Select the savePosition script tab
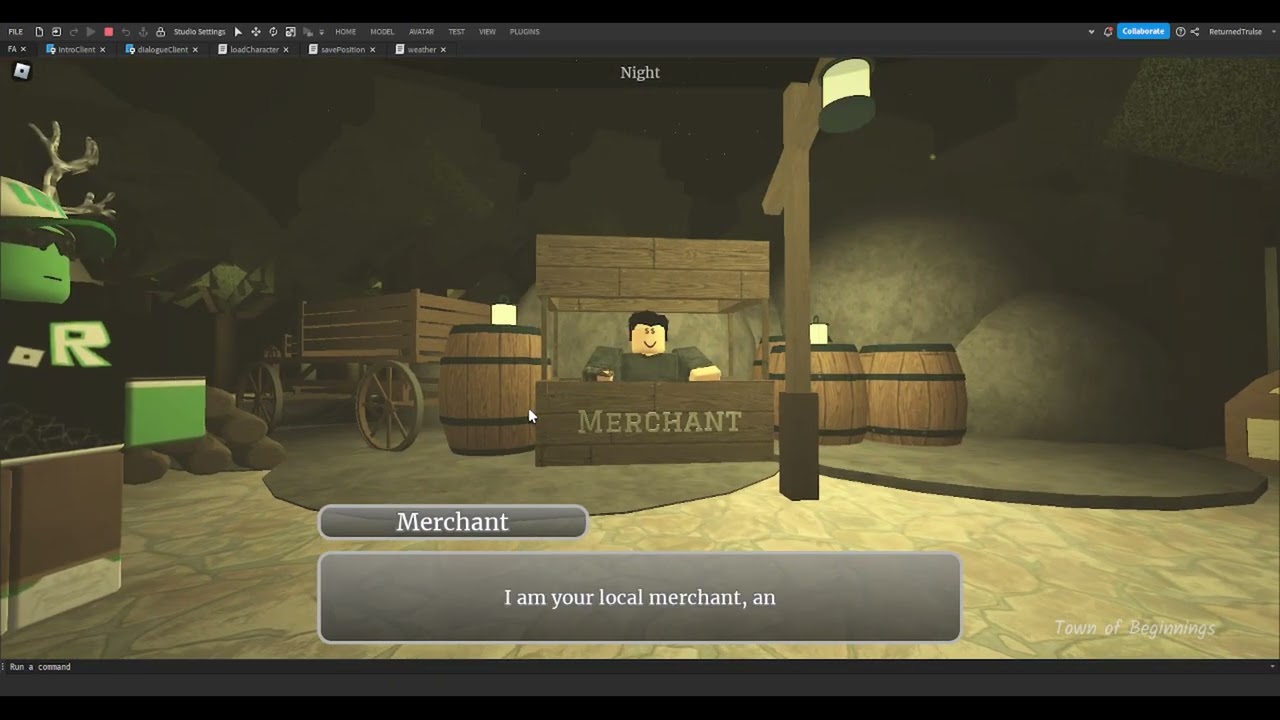The height and width of the screenshot is (720, 1280). pos(342,50)
